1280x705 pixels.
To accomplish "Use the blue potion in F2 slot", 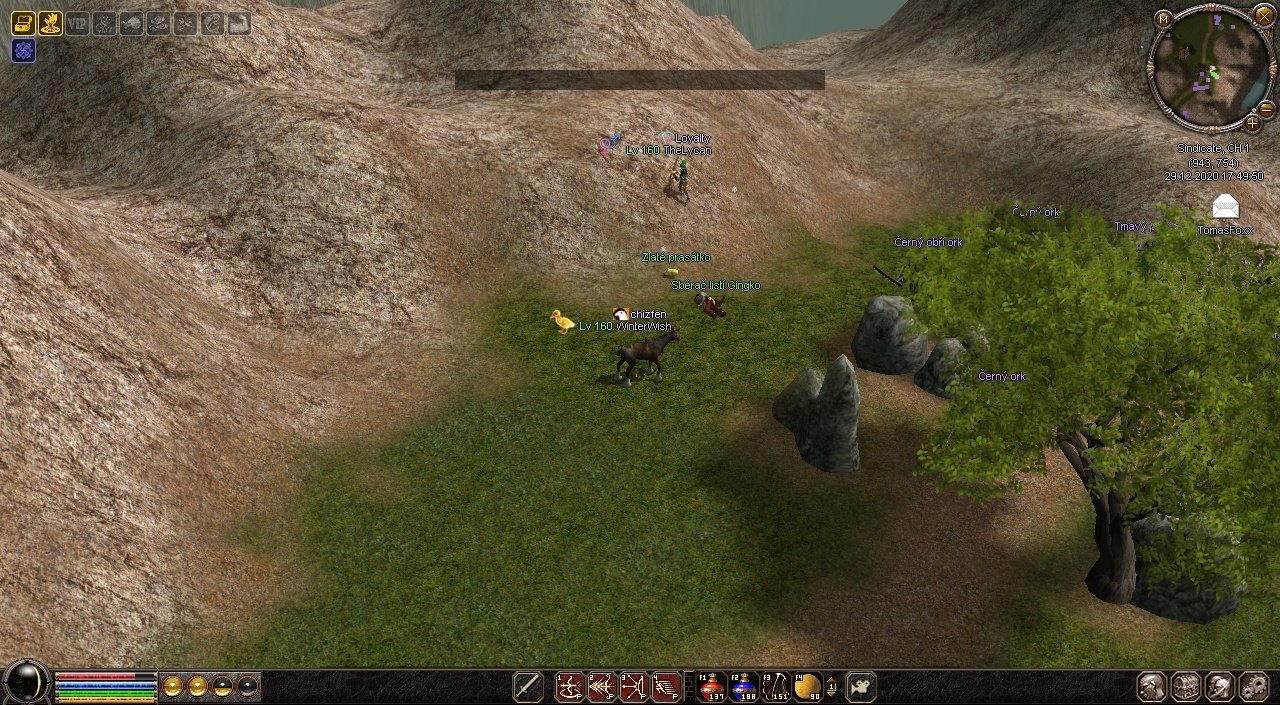I will pos(744,686).
